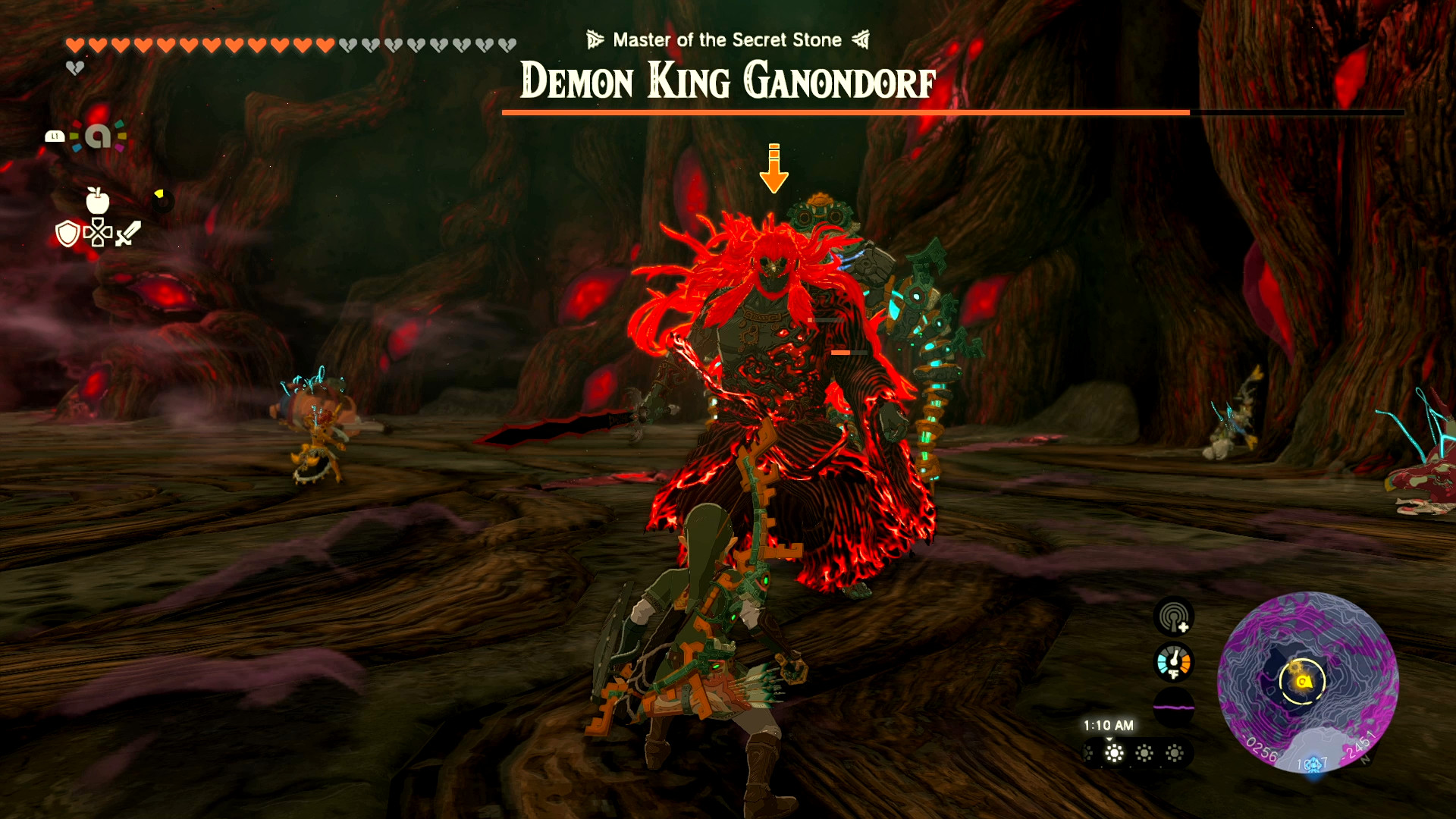Click the Fahrenheit temperature gauge icon
The width and height of the screenshot is (1456, 819).
(x=1174, y=662)
